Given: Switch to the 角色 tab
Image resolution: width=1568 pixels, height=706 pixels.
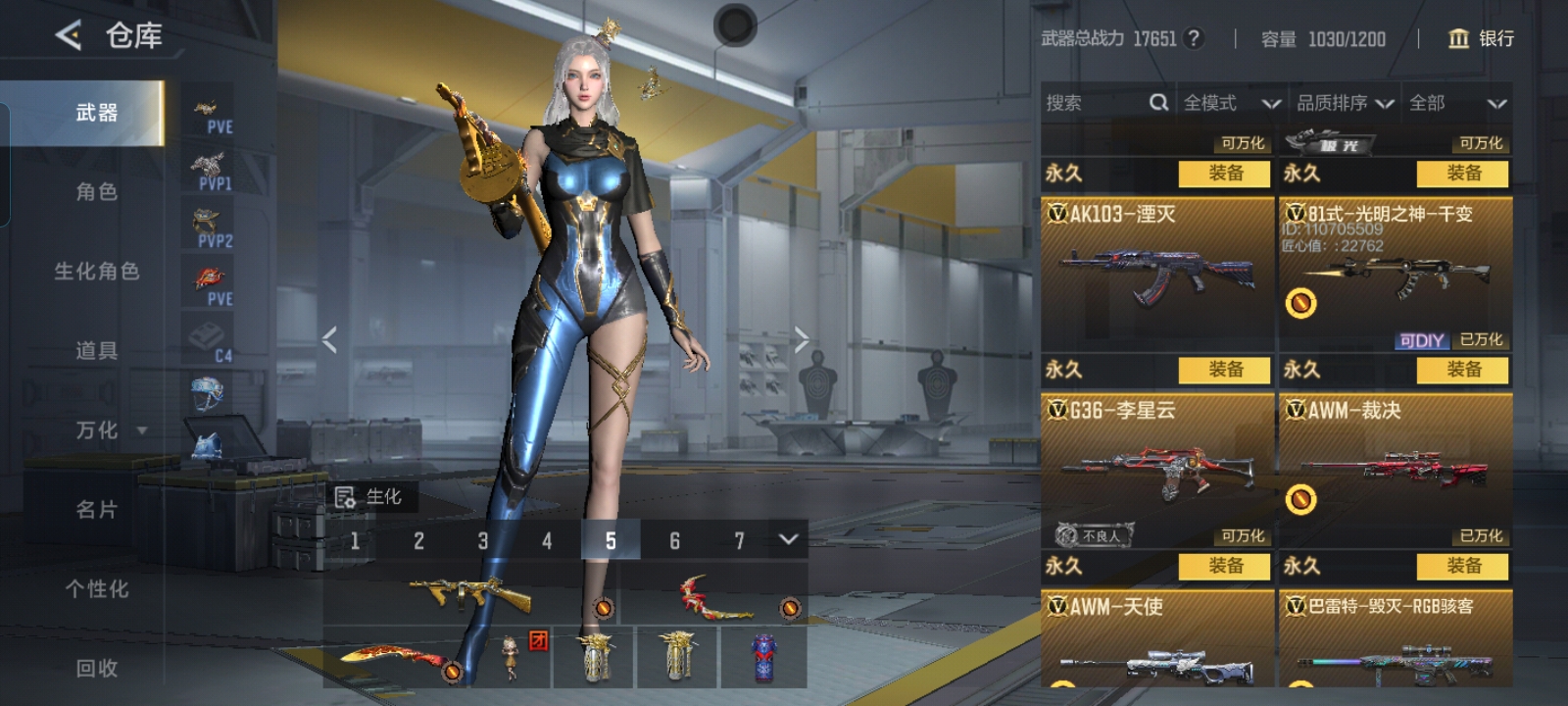Looking at the screenshot, I should 96,192.
